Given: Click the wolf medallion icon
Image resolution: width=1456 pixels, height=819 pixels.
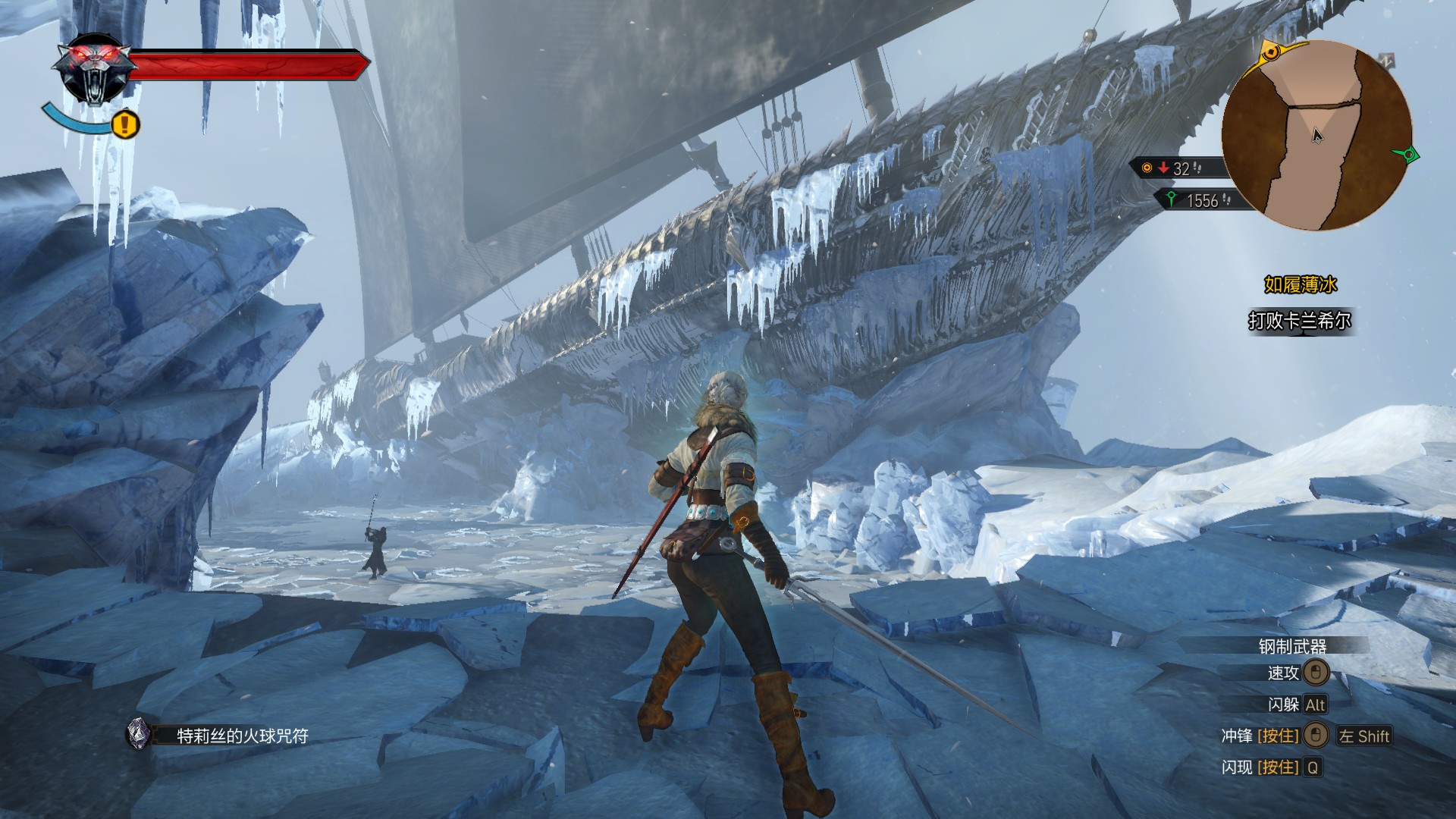Looking at the screenshot, I should point(96,70).
